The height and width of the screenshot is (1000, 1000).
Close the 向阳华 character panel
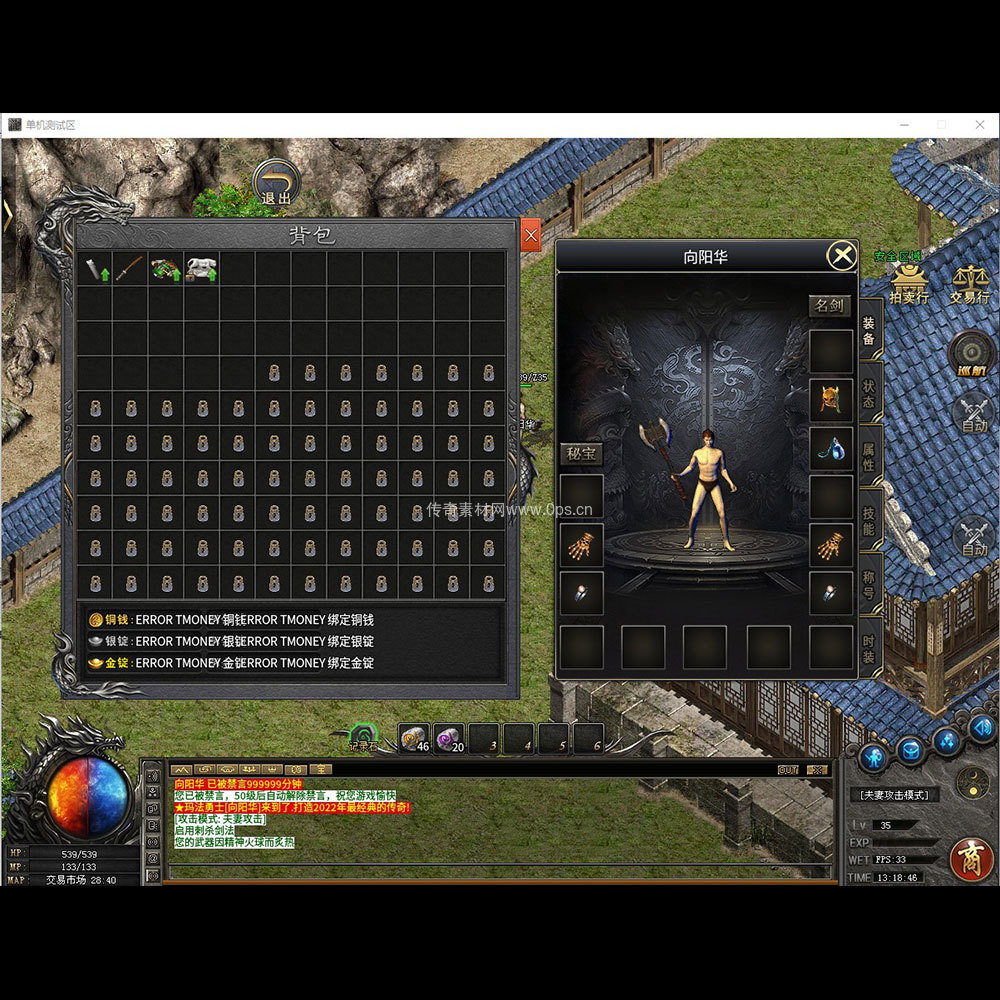pos(842,256)
